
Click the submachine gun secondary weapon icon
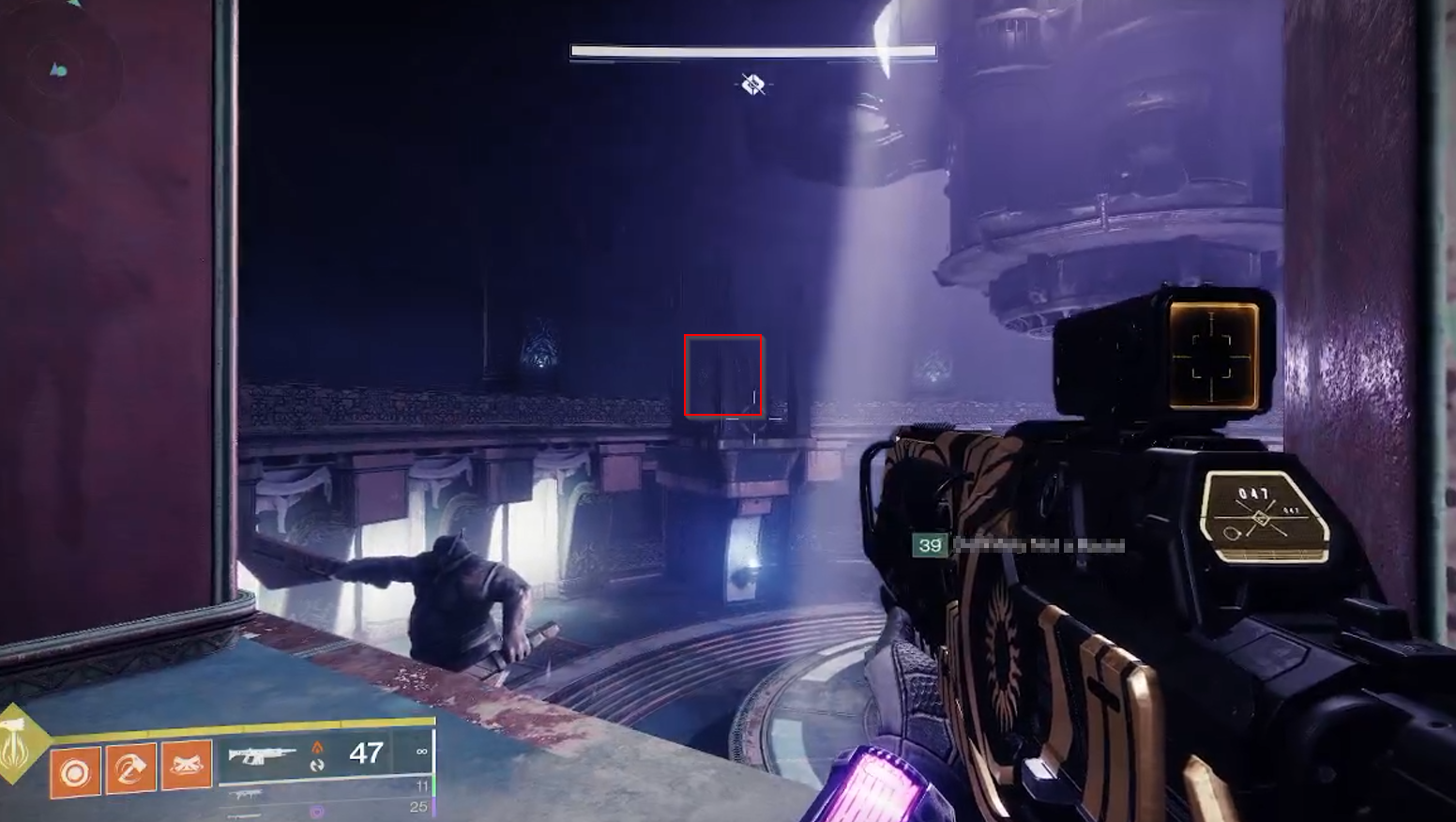(247, 795)
